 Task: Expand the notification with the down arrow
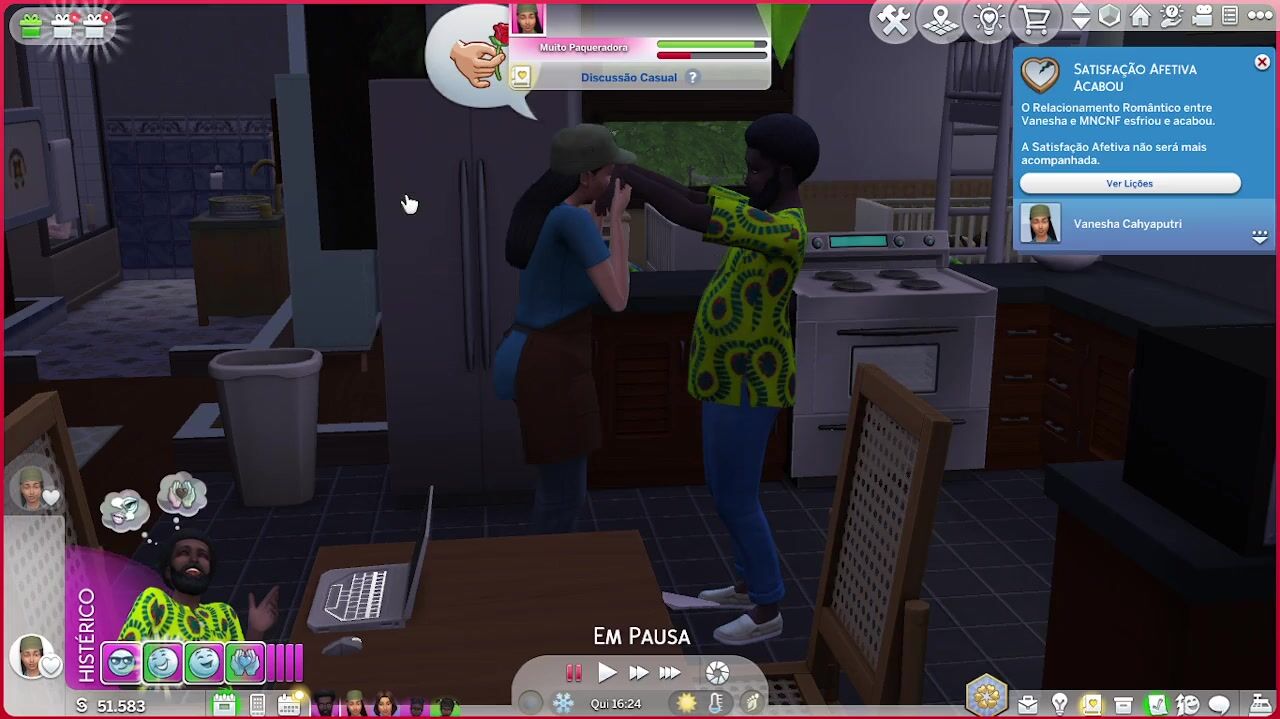1259,237
